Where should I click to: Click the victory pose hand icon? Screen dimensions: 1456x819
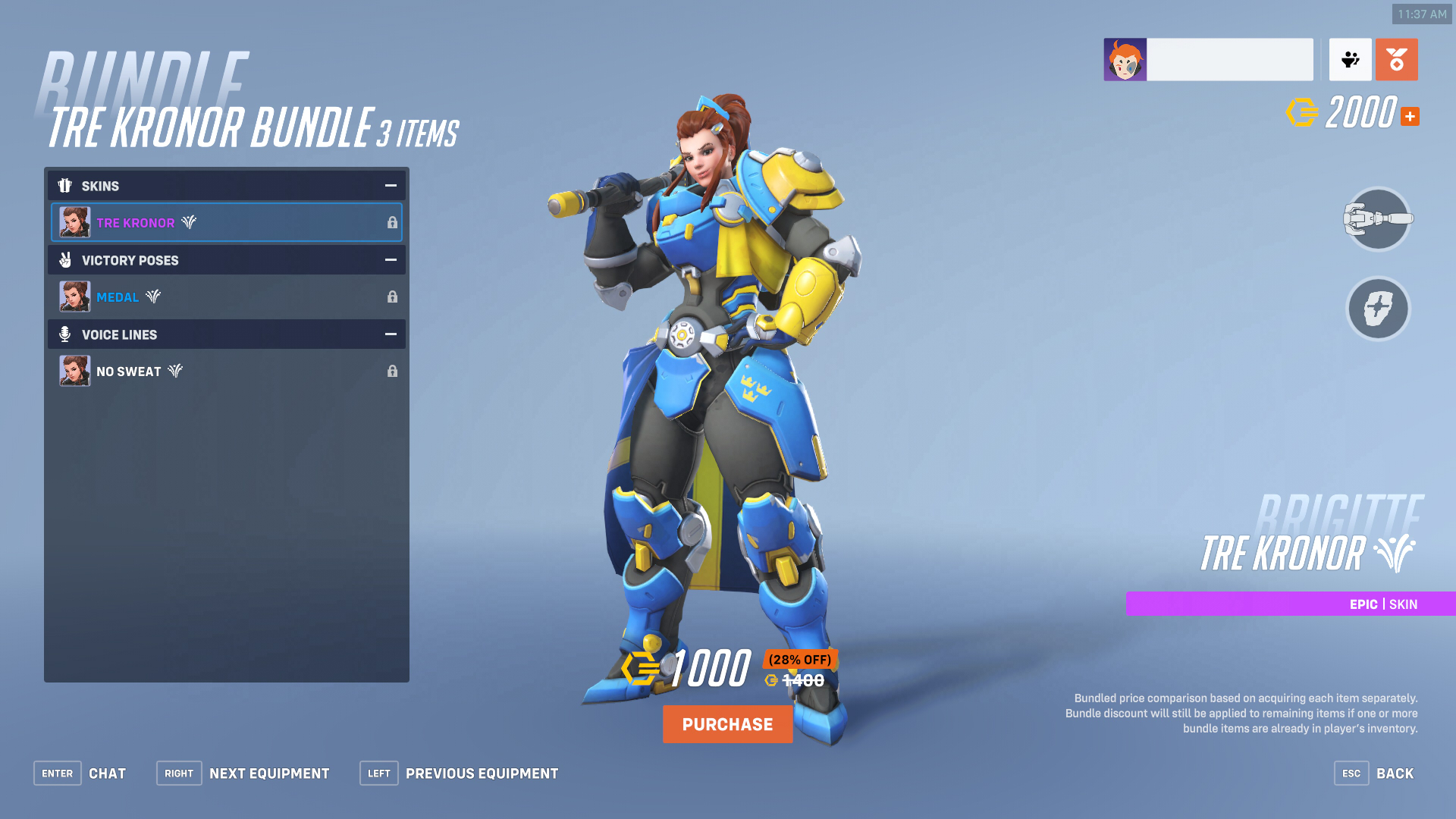tap(65, 260)
